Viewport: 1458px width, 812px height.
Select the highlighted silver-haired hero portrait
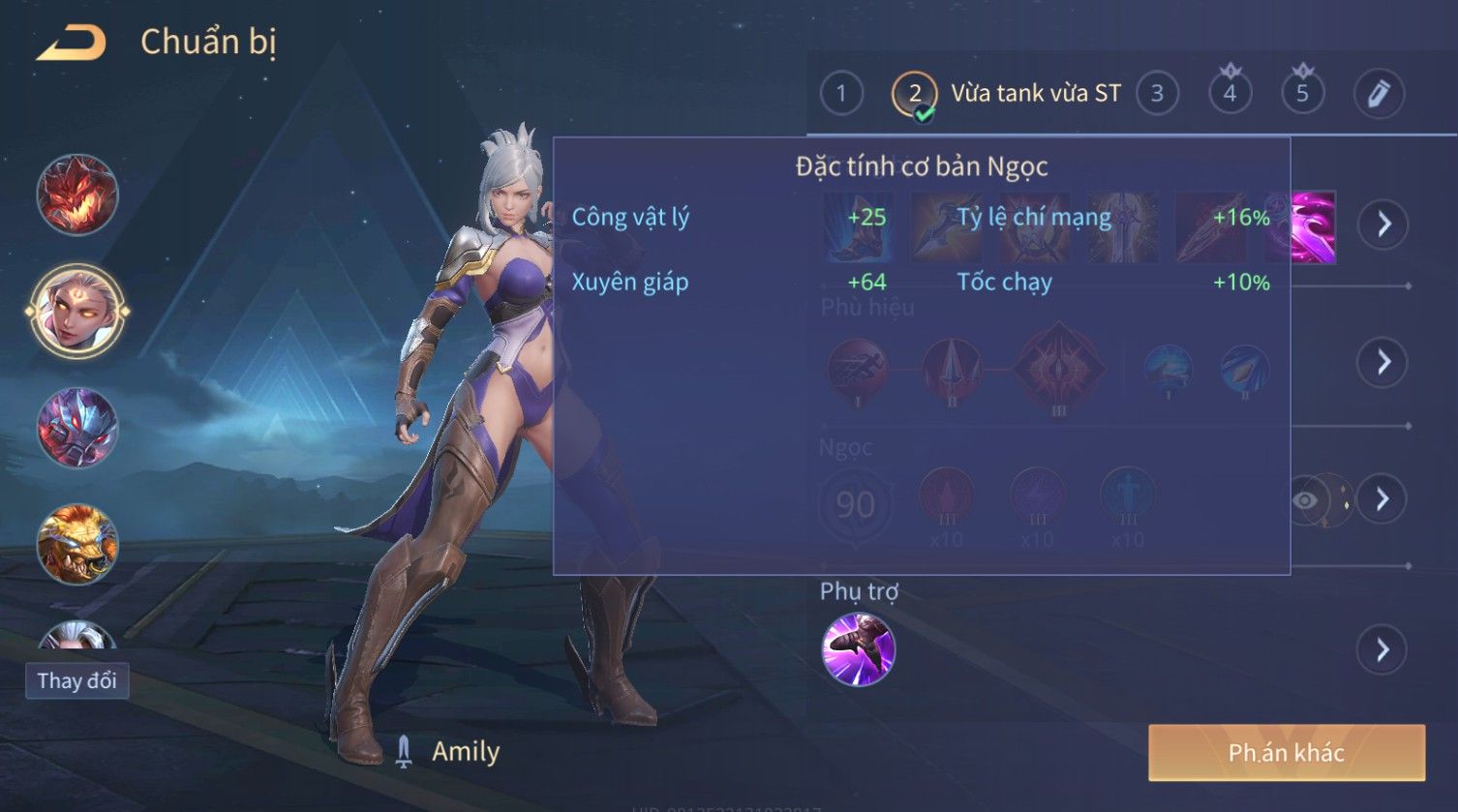(x=77, y=311)
